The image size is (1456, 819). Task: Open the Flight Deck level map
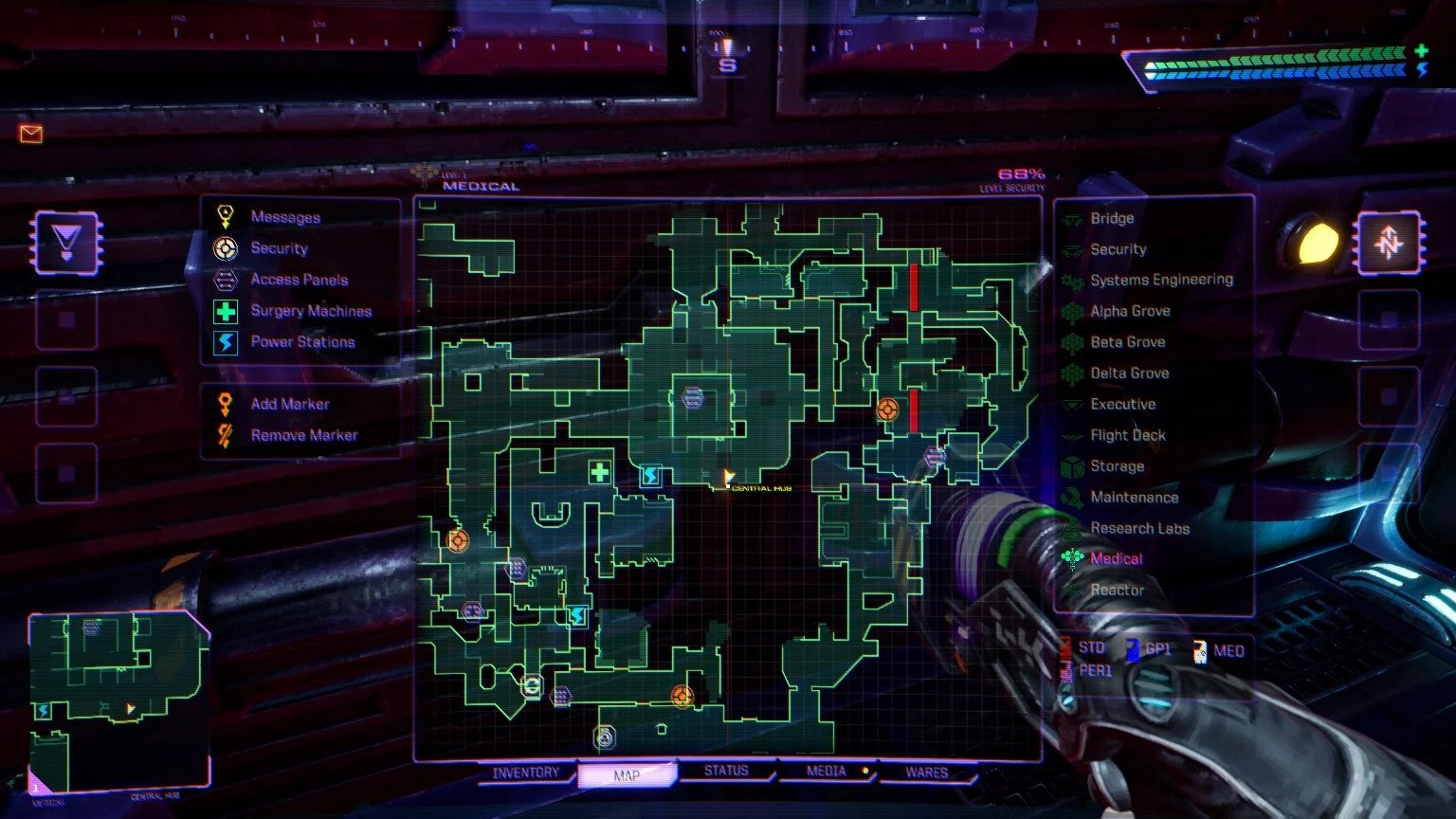[x=1126, y=435]
